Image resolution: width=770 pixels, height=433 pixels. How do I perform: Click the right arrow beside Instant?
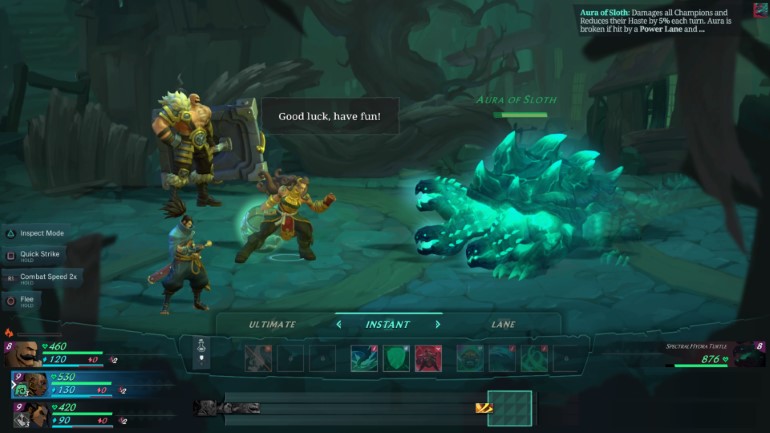pyautogui.click(x=437, y=324)
